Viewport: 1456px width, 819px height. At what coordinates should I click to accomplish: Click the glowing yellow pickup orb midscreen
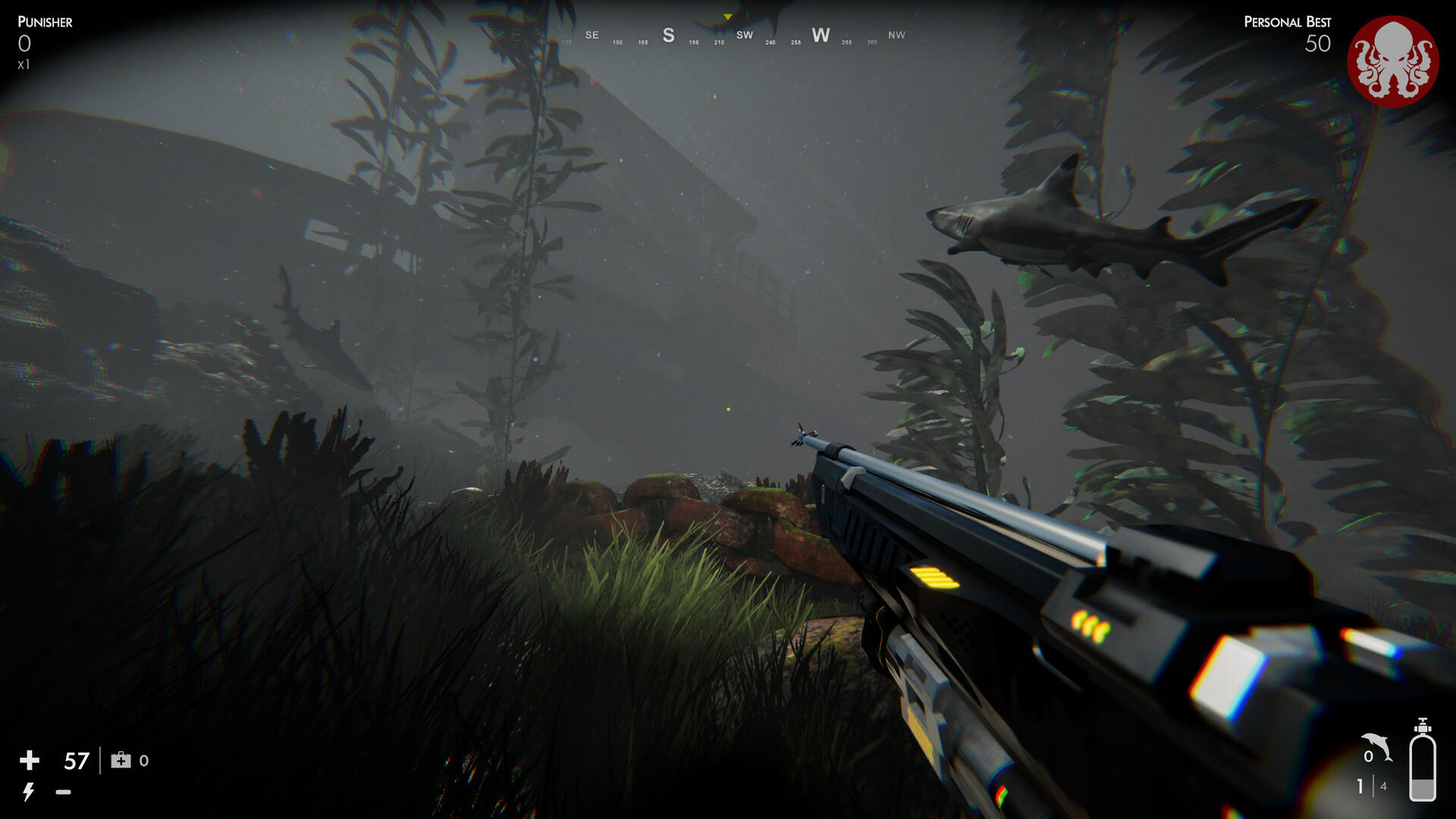[x=728, y=408]
